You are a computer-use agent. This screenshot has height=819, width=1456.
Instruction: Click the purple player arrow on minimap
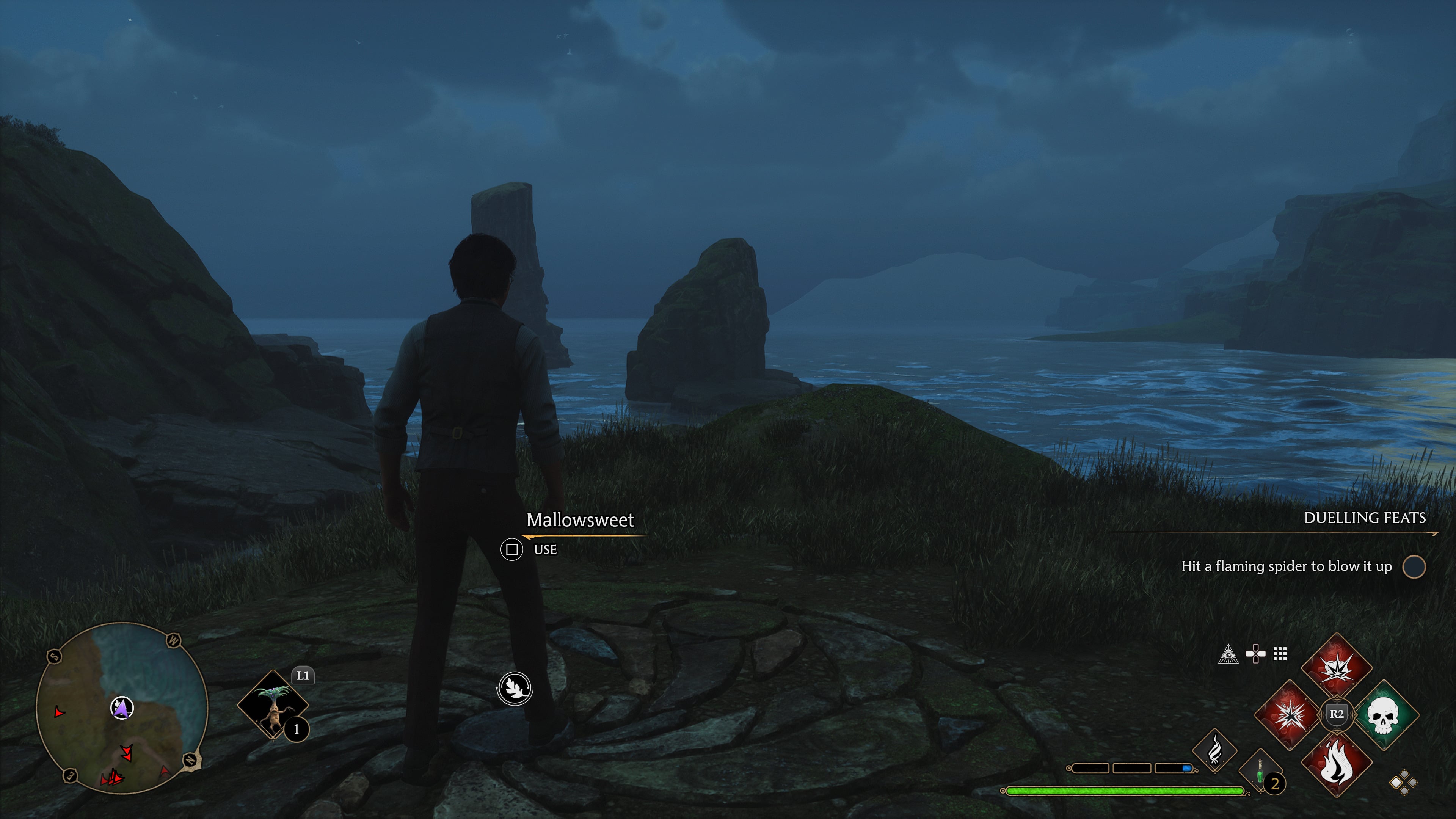pyautogui.click(x=121, y=707)
